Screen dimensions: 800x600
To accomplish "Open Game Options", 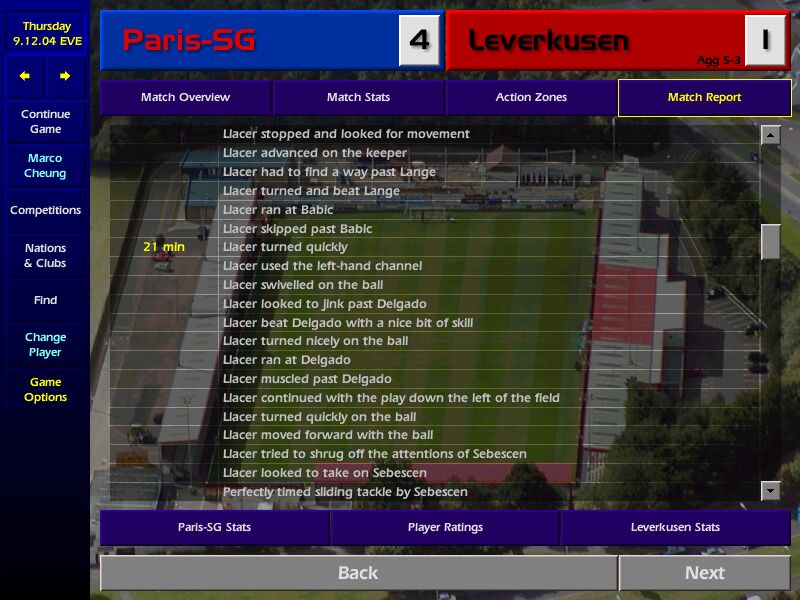I will (x=45, y=390).
